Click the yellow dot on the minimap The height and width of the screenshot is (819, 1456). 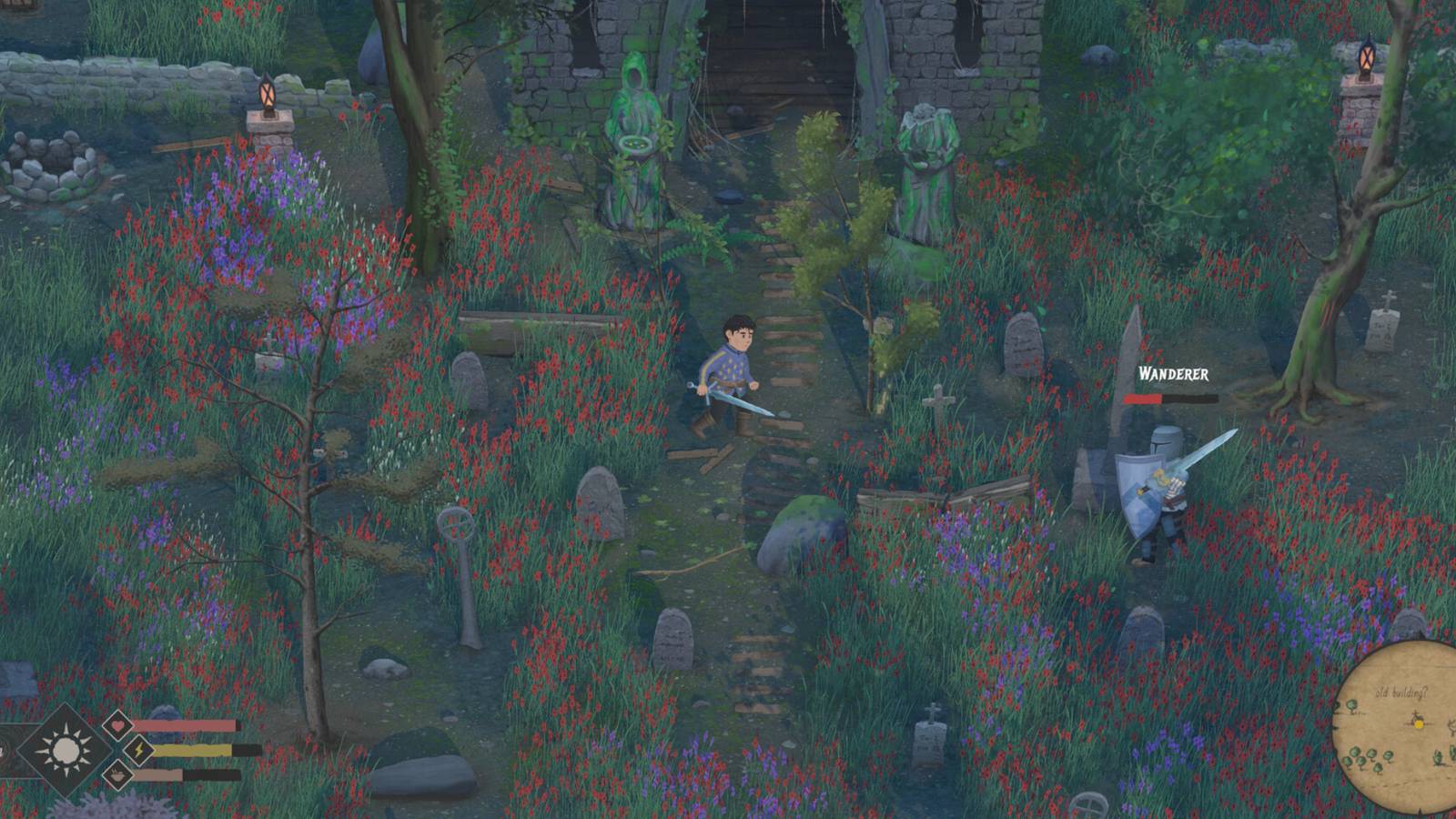click(1419, 724)
